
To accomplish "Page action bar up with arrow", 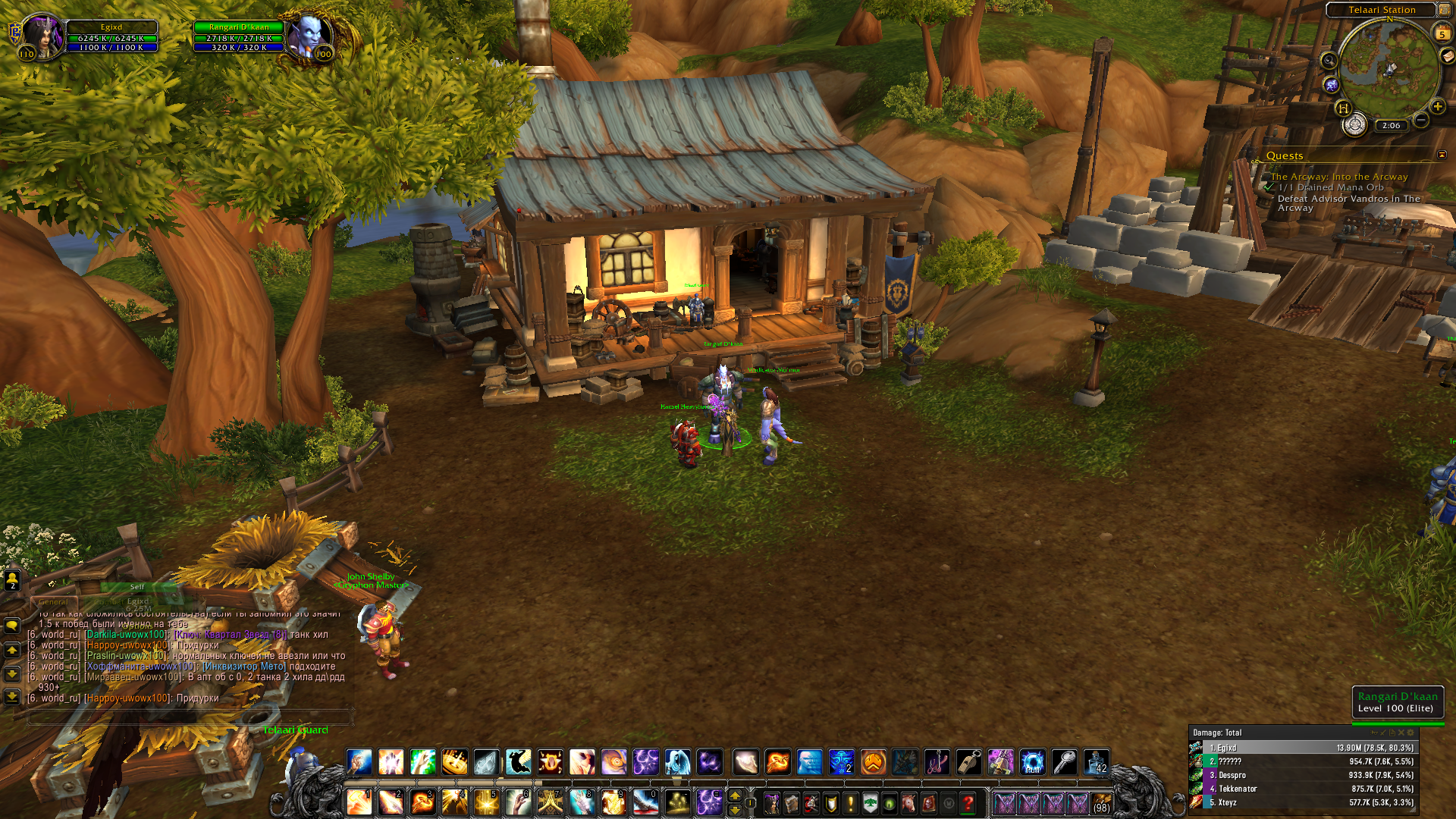I will click(x=734, y=795).
